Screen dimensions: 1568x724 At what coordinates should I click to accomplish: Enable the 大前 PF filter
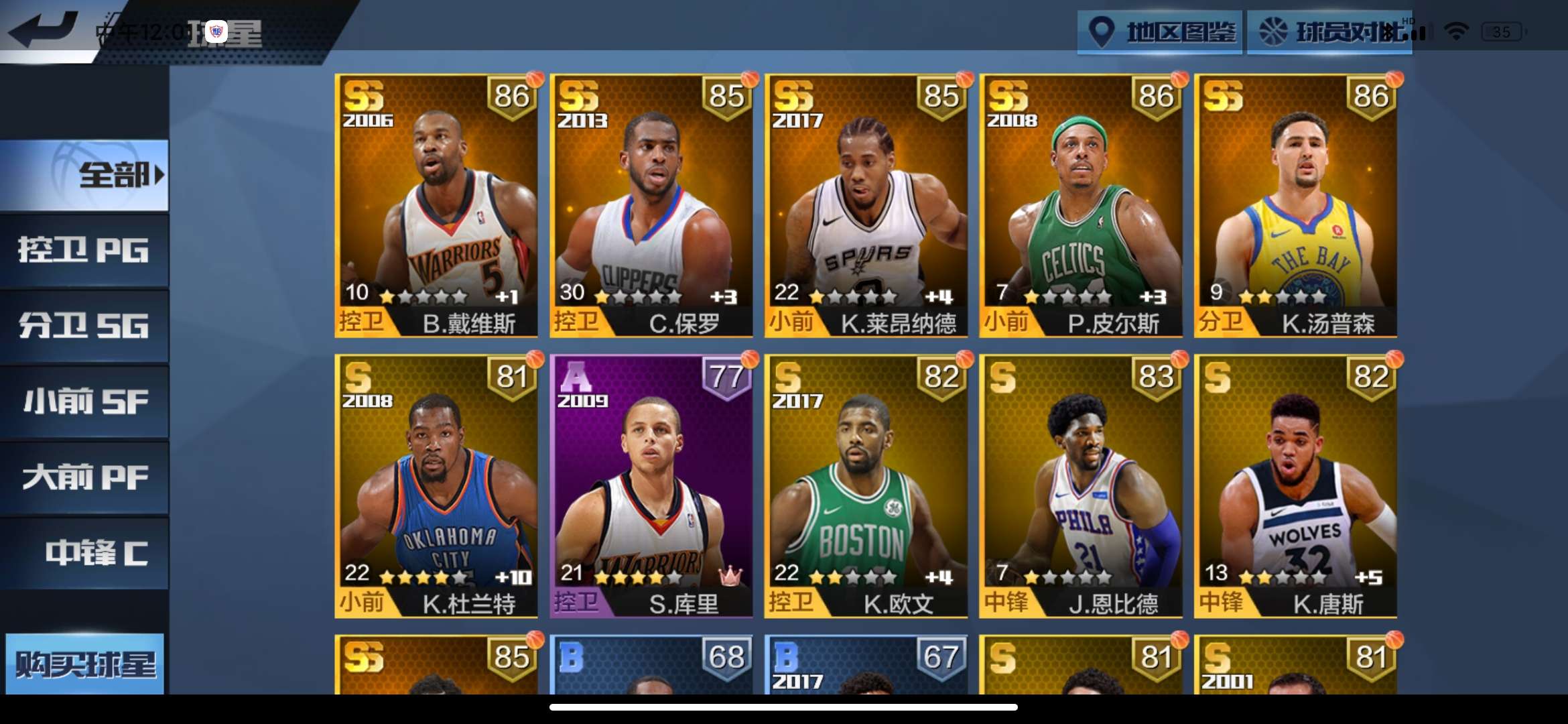pyautogui.click(x=82, y=478)
